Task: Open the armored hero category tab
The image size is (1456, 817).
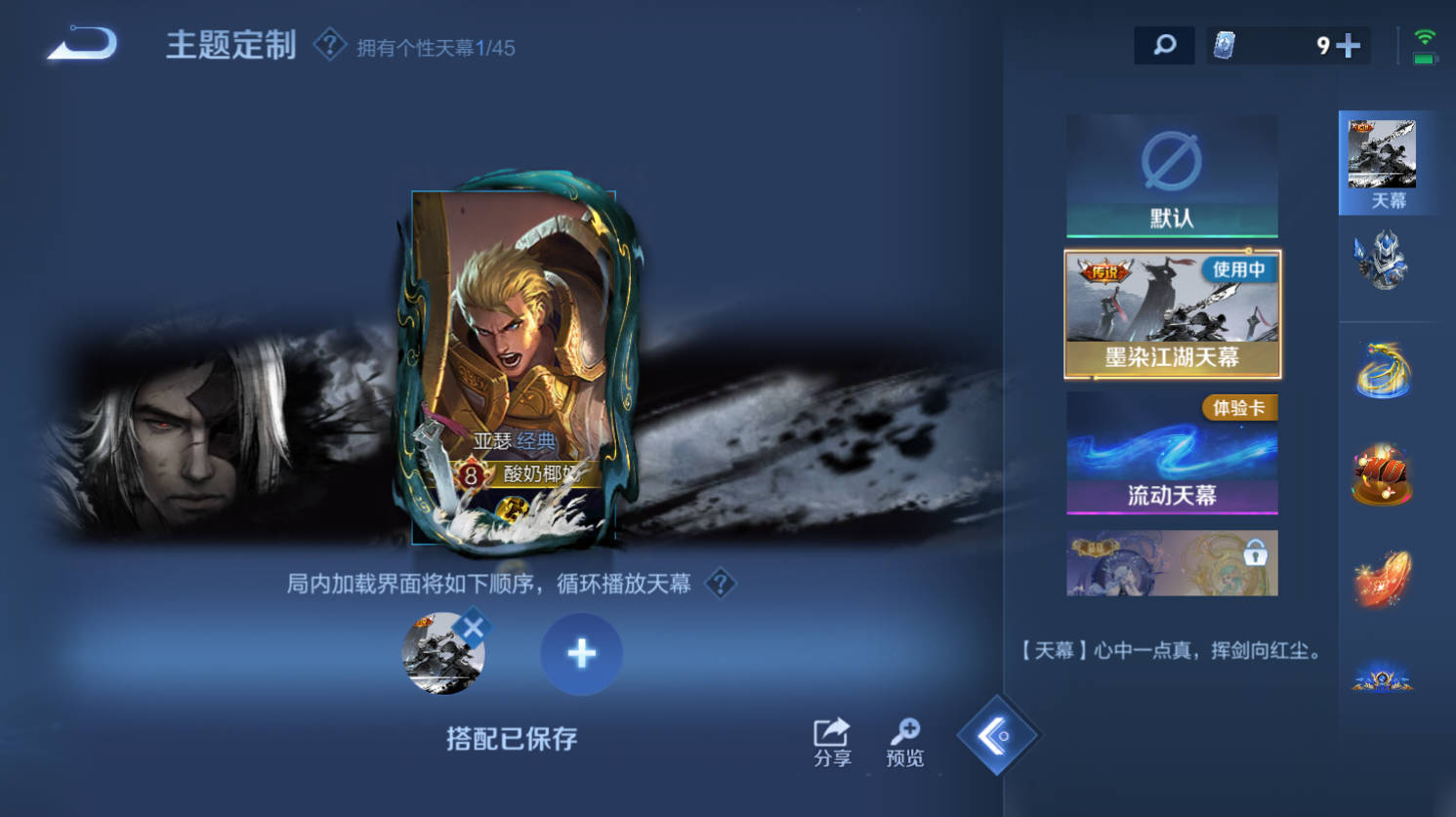Action: pyautogui.click(x=1383, y=261)
